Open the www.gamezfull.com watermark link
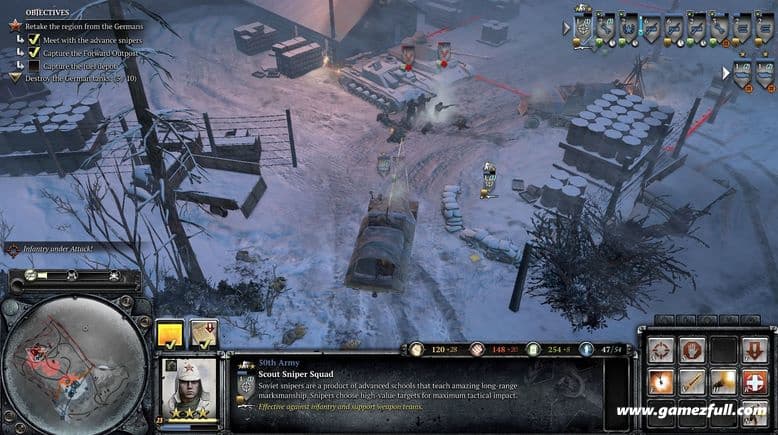 [x=692, y=411]
